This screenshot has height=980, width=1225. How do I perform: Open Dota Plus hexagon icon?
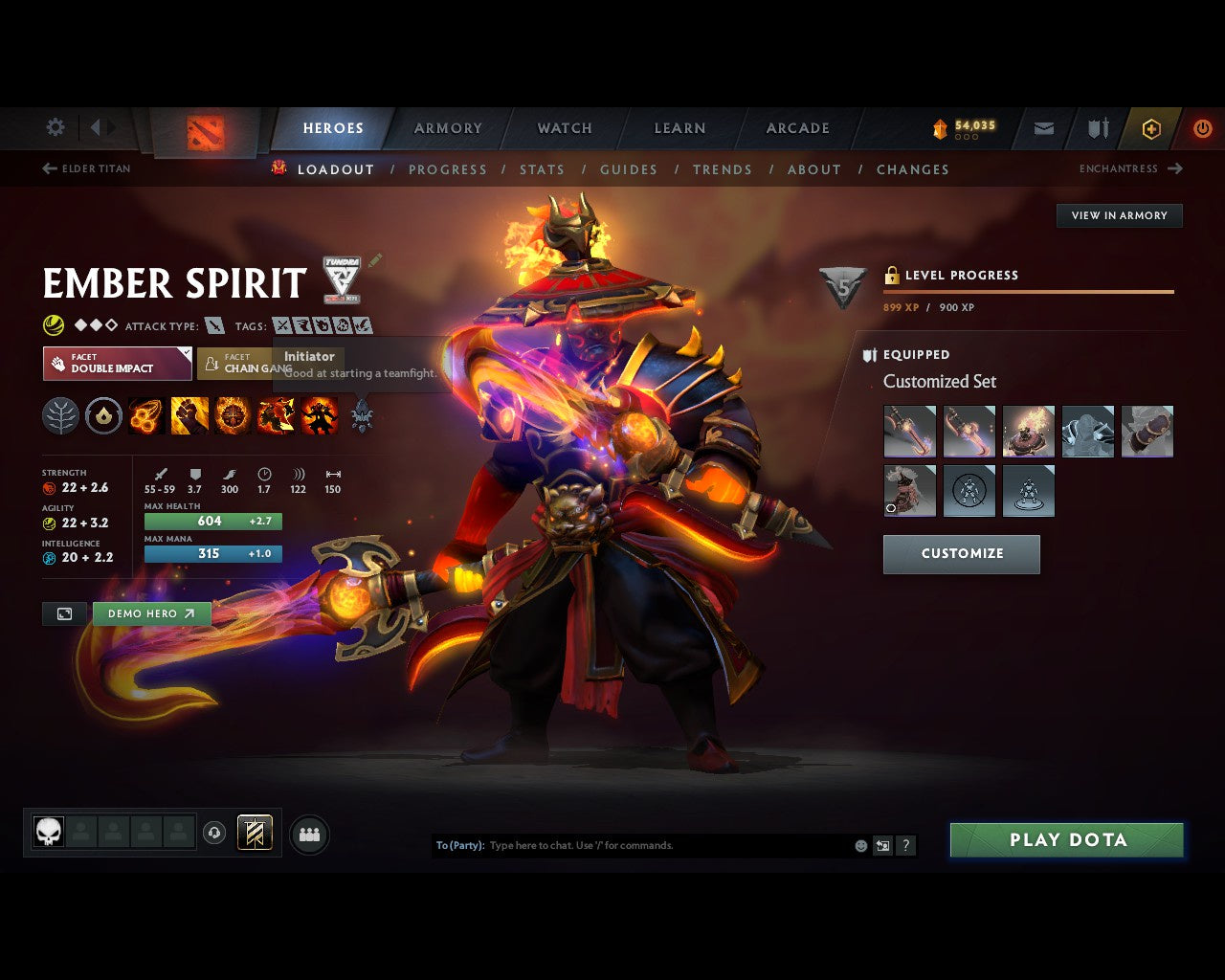(1149, 128)
